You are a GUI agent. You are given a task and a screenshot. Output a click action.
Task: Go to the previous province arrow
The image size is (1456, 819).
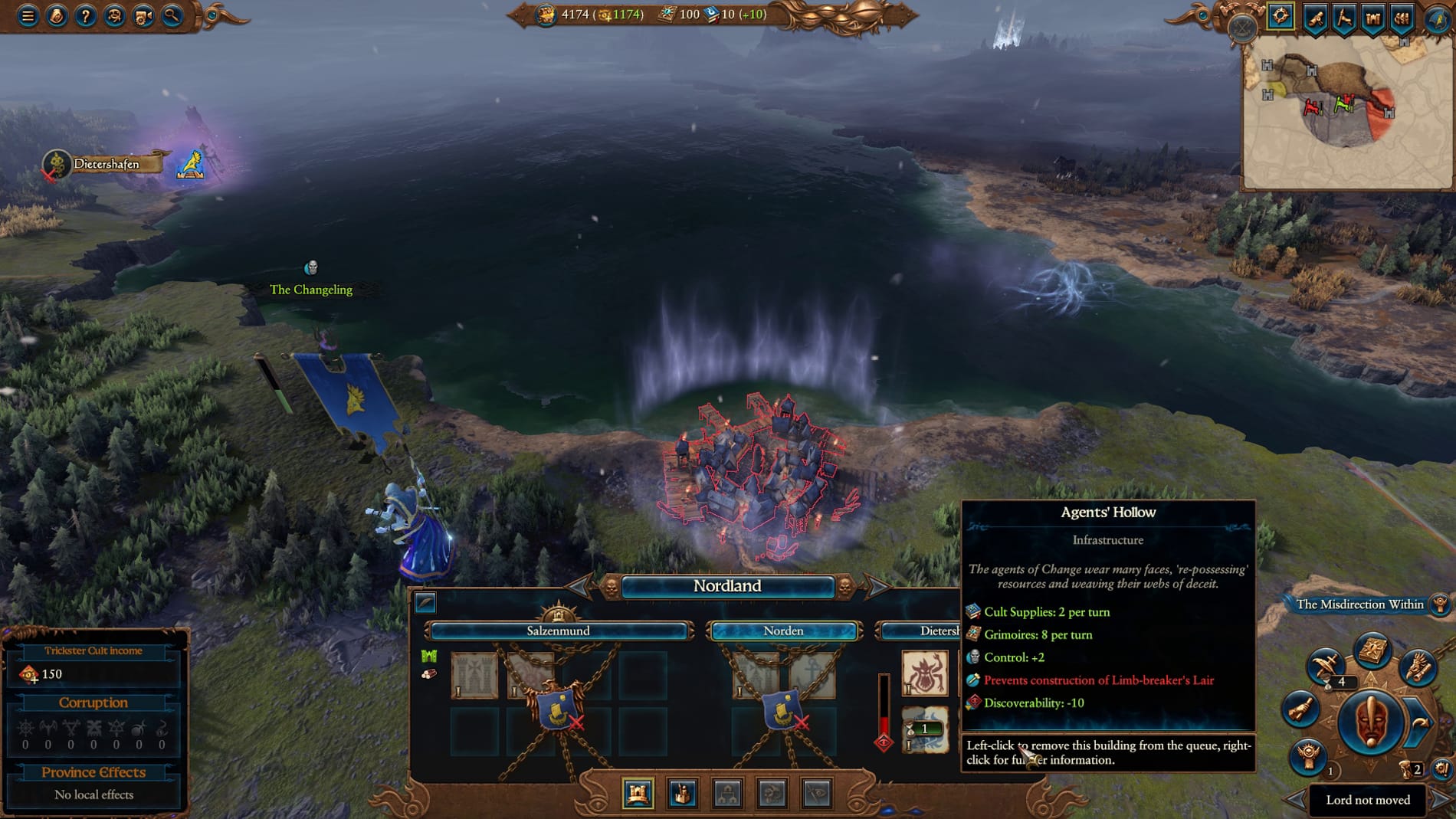pyautogui.click(x=579, y=588)
